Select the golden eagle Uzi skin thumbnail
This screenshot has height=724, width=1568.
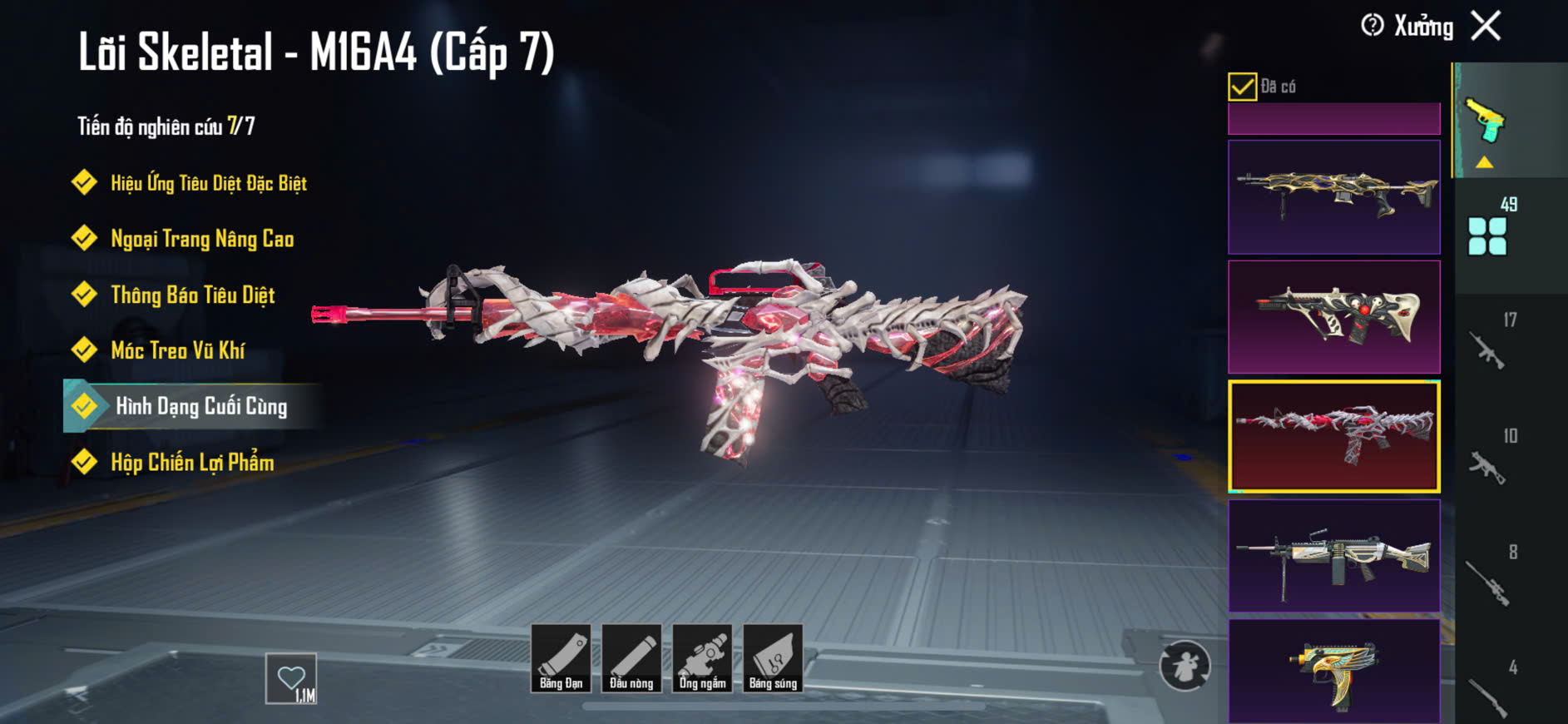point(1333,670)
